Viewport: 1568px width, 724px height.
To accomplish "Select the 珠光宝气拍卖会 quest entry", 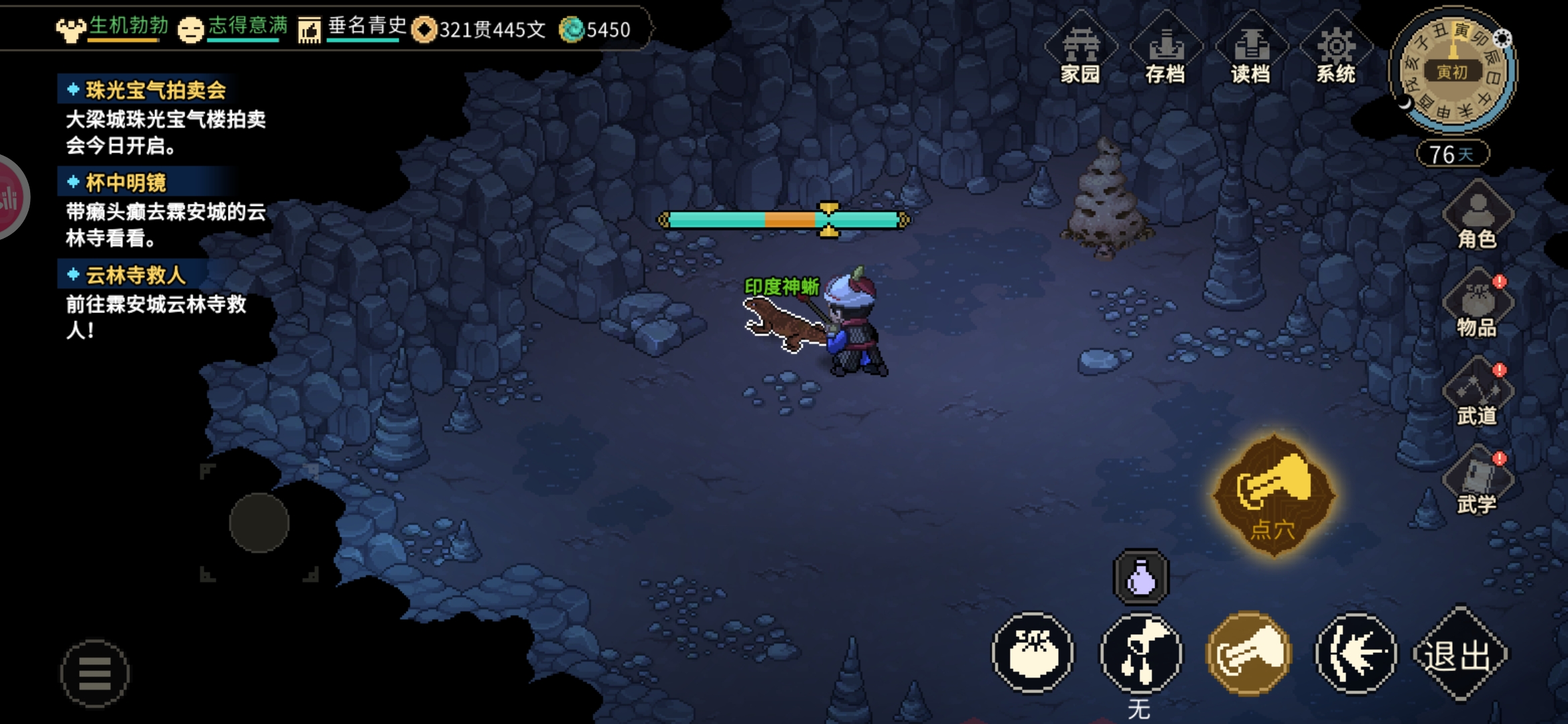I will (155, 90).
